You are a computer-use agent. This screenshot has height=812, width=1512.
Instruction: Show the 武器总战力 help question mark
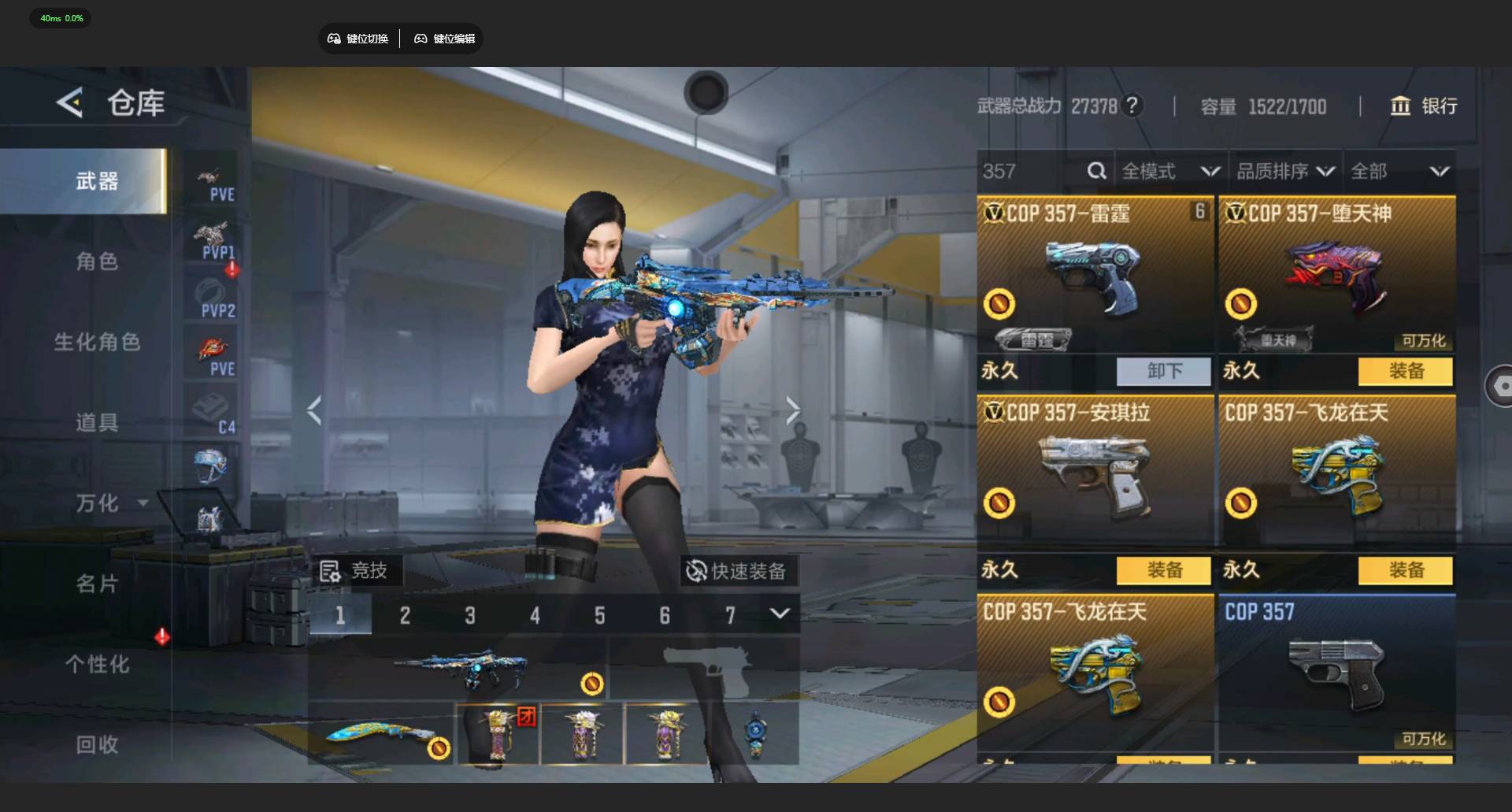click(x=1132, y=106)
